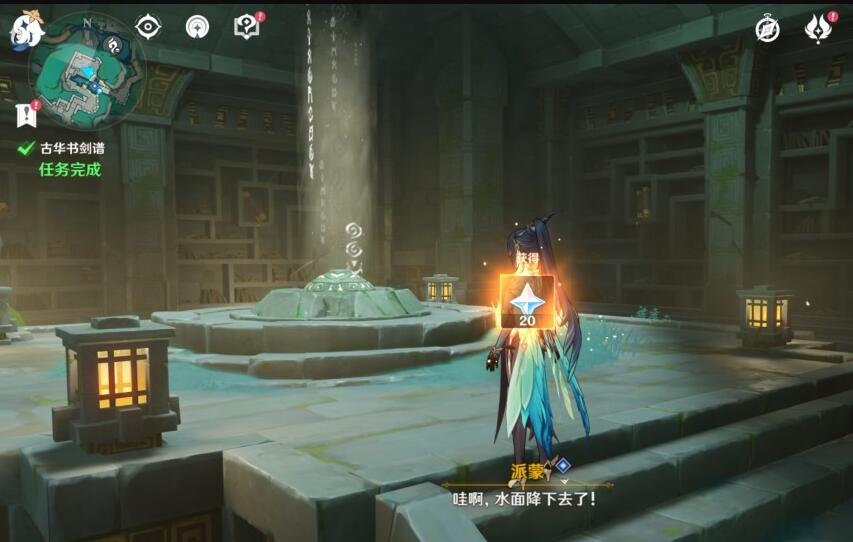853x542 pixels.
Task: Select the 古华书剑谱 quest tracker
Action: [x=72, y=148]
